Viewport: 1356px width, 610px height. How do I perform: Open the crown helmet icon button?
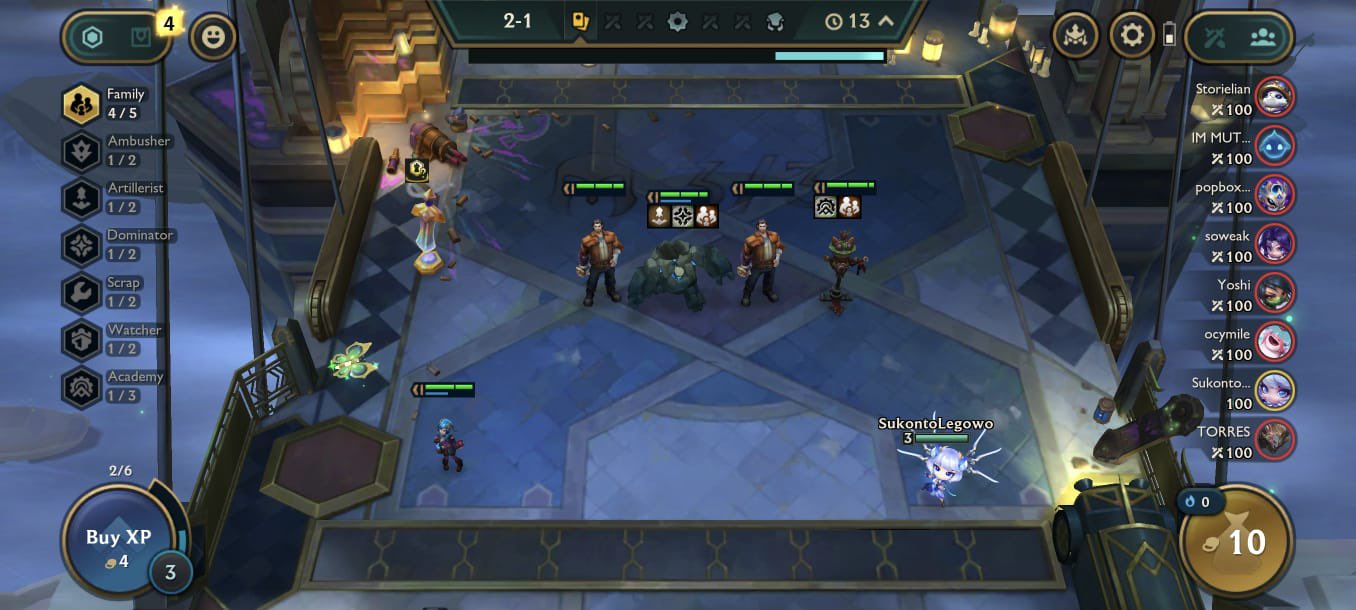point(1076,36)
